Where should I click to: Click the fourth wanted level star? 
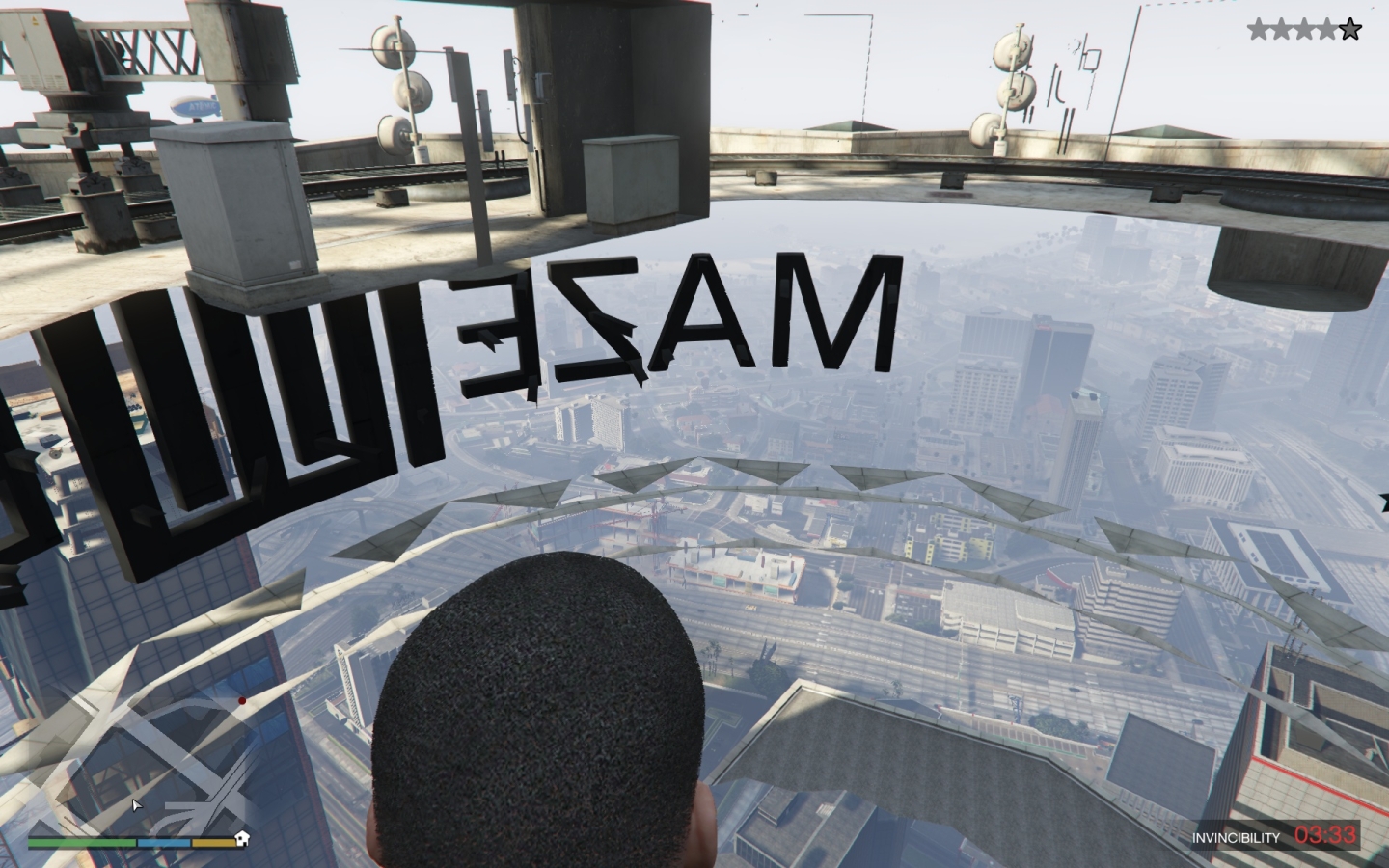(x=1324, y=28)
